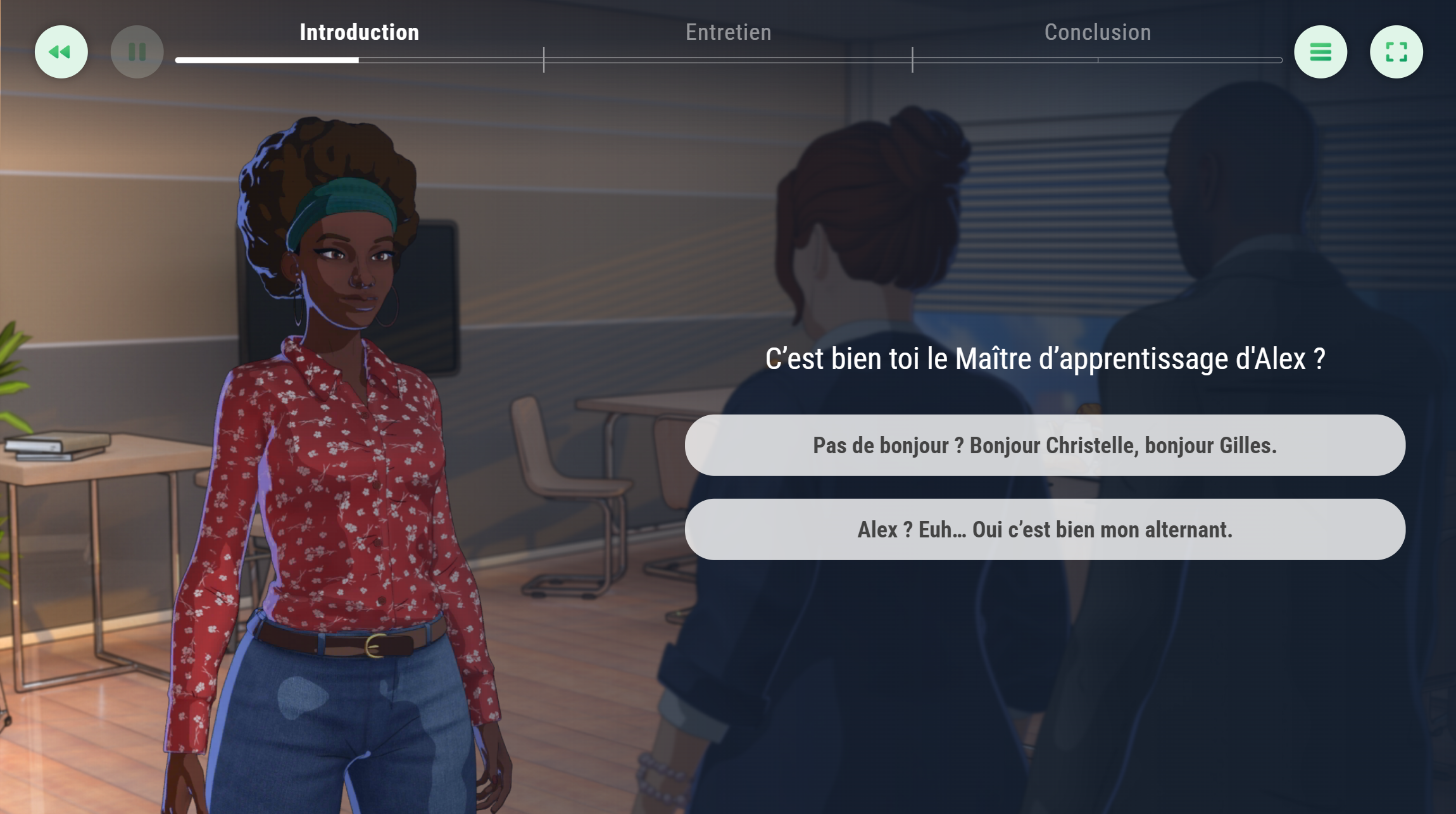Jump to the Entretien chapter label
Screen dimensions: 1456x814
point(728,32)
